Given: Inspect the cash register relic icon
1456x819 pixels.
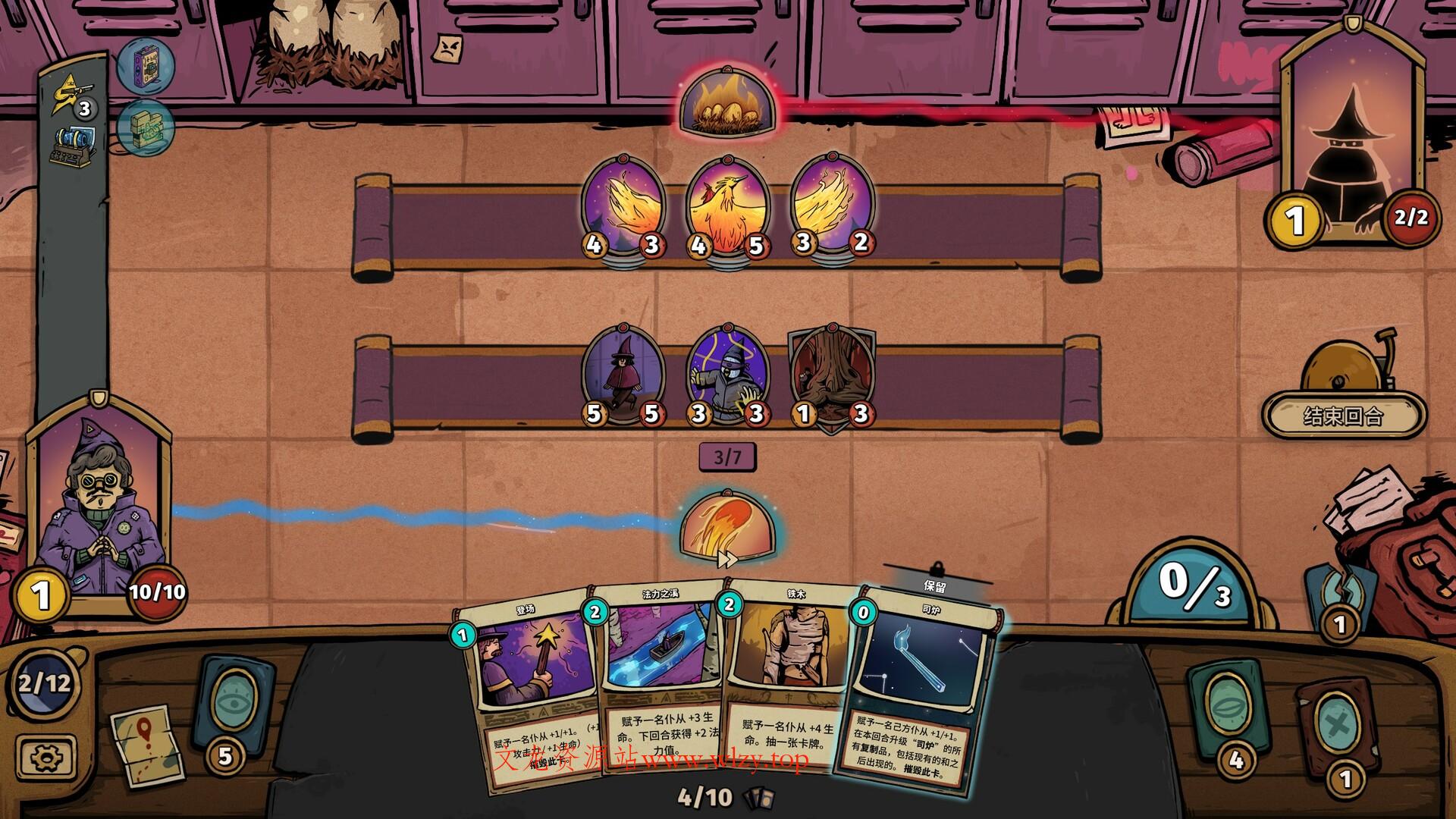Looking at the screenshot, I should point(74,146).
